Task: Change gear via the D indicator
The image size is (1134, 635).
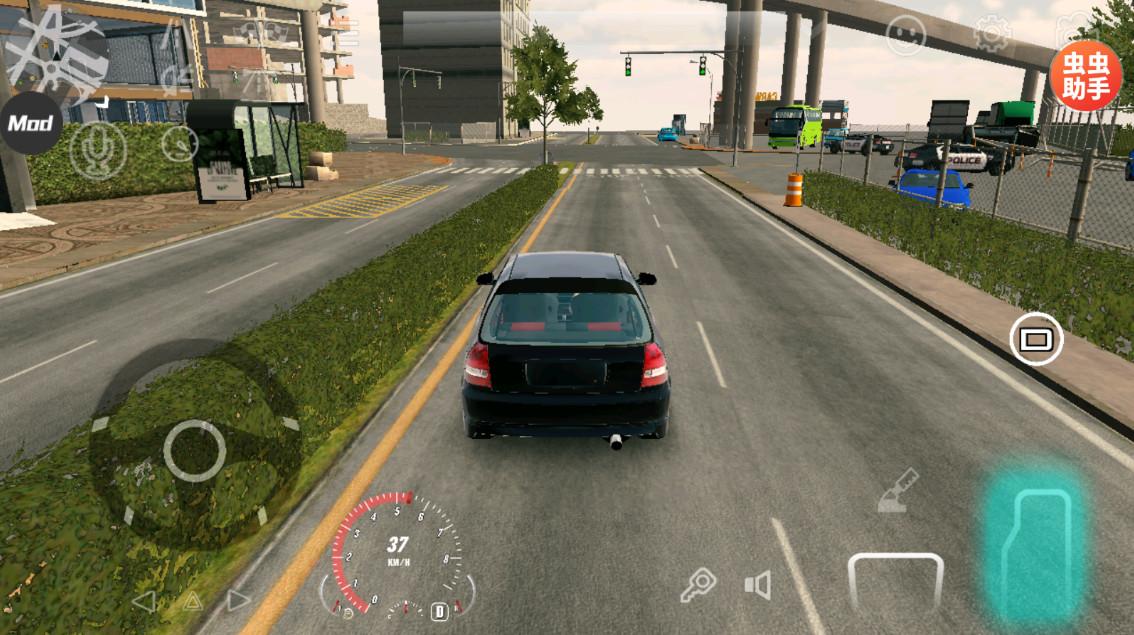Action: [439, 610]
